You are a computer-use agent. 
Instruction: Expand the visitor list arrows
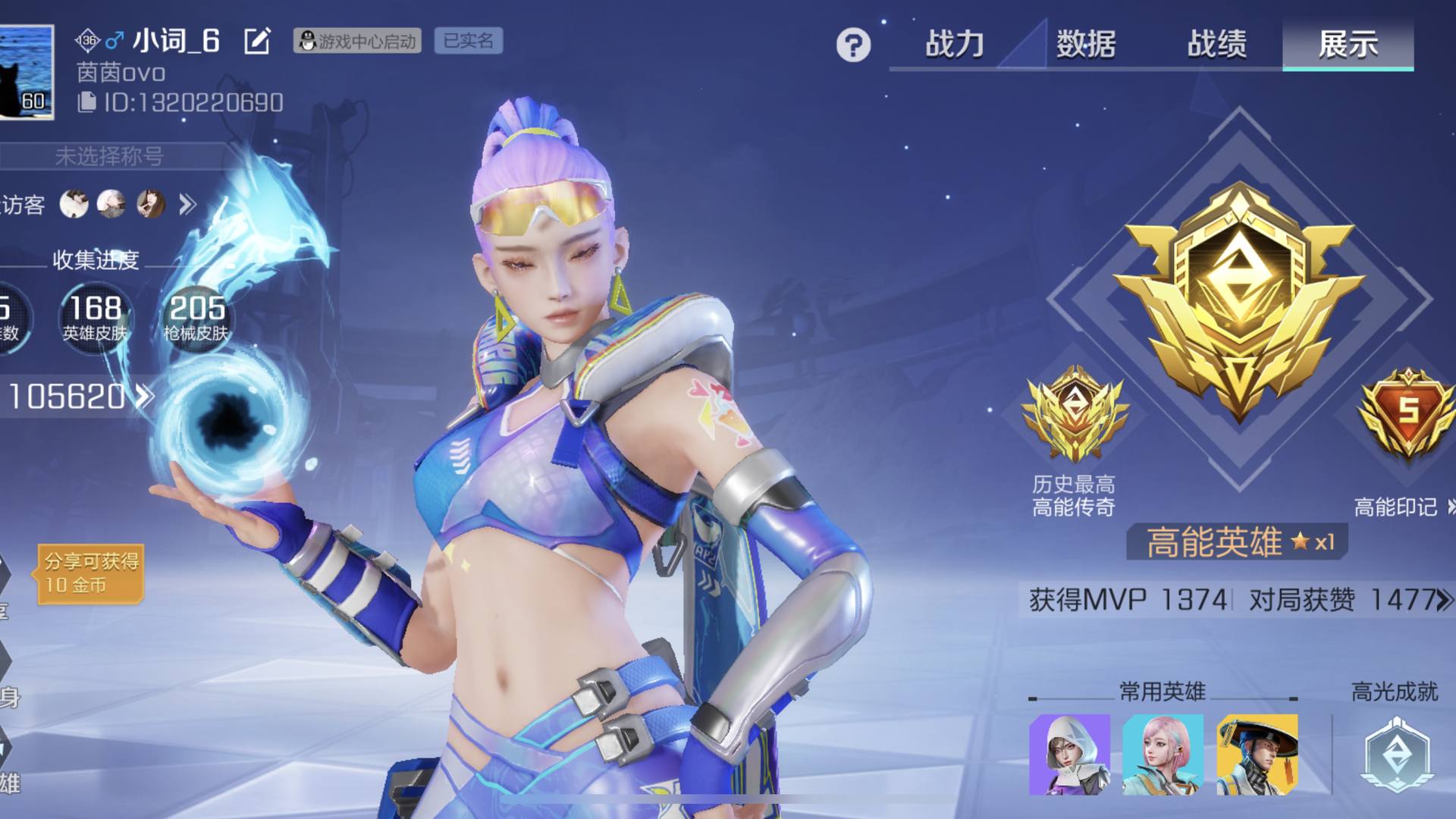coord(187,204)
